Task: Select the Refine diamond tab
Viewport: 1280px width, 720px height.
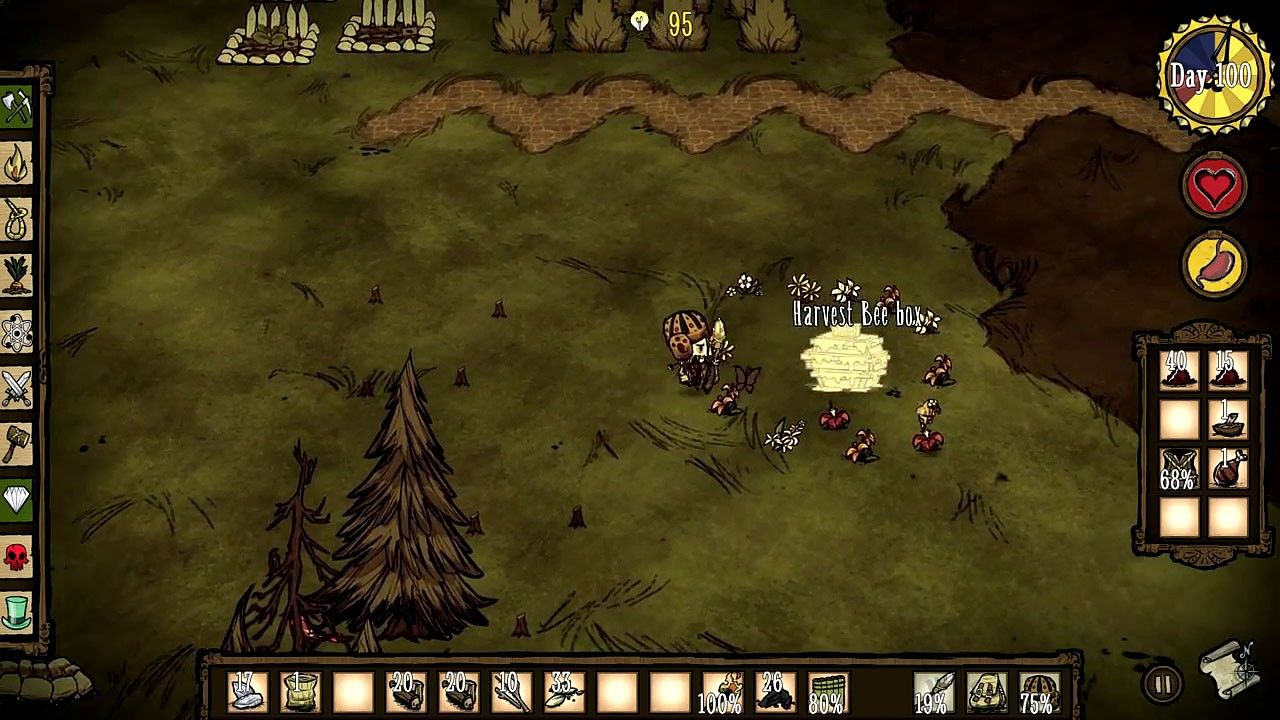Action: click(x=17, y=499)
